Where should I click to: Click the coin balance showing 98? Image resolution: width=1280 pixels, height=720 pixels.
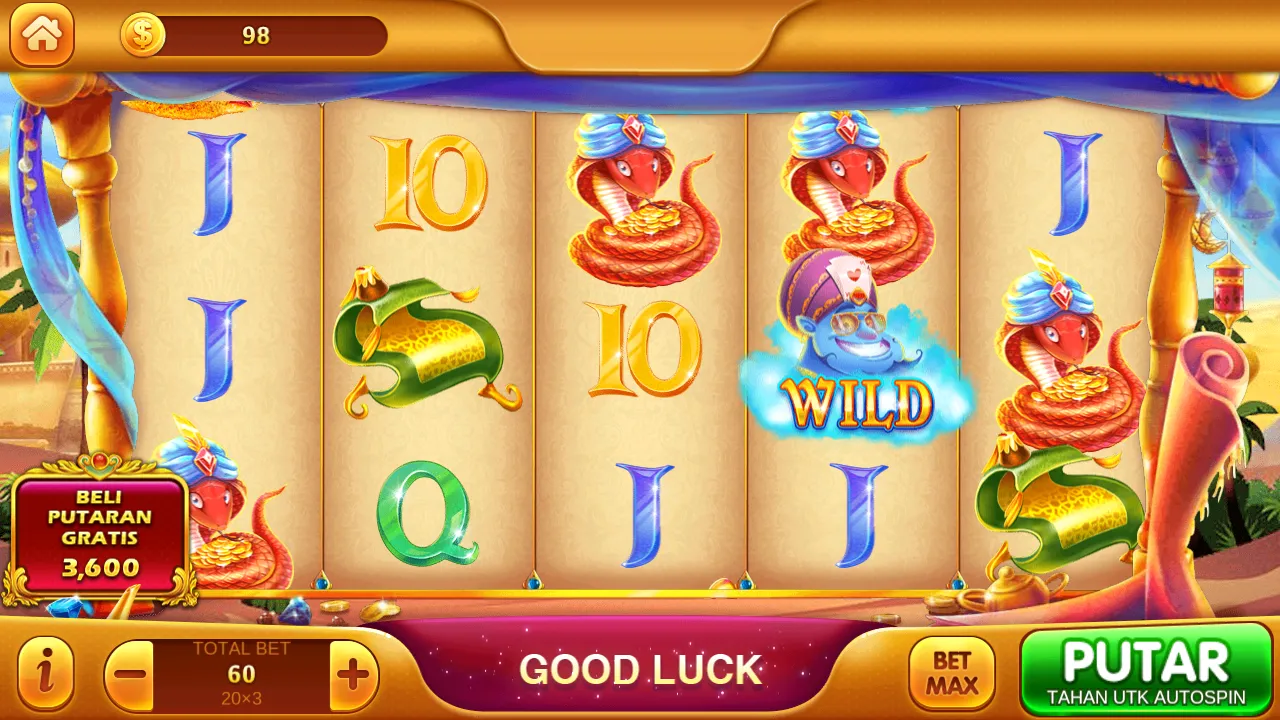tap(255, 35)
